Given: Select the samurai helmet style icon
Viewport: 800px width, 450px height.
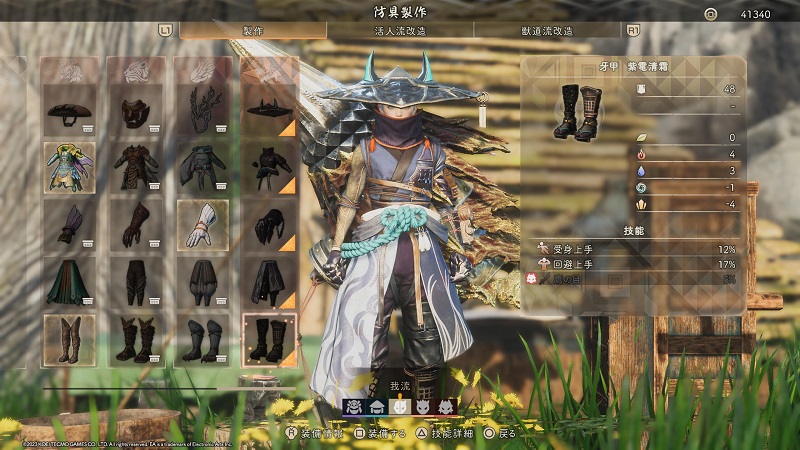Looking at the screenshot, I should (354, 406).
